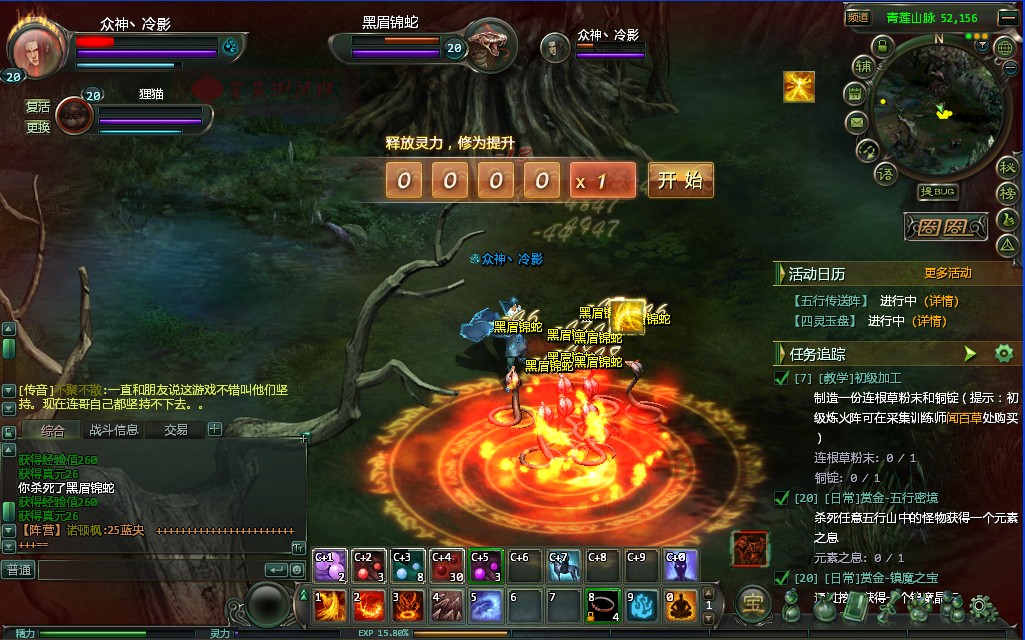Open the world map globe icon

pyautogui.click(x=1005, y=47)
